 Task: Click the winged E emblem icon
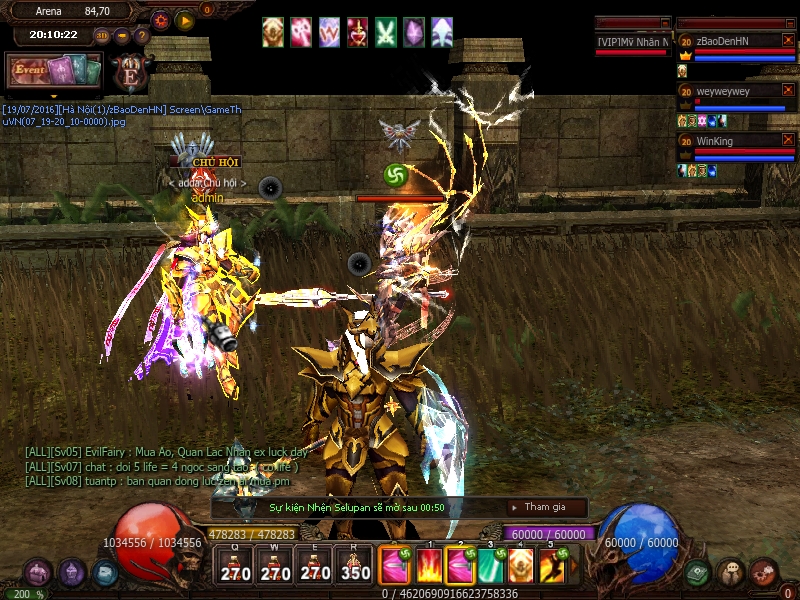(130, 73)
